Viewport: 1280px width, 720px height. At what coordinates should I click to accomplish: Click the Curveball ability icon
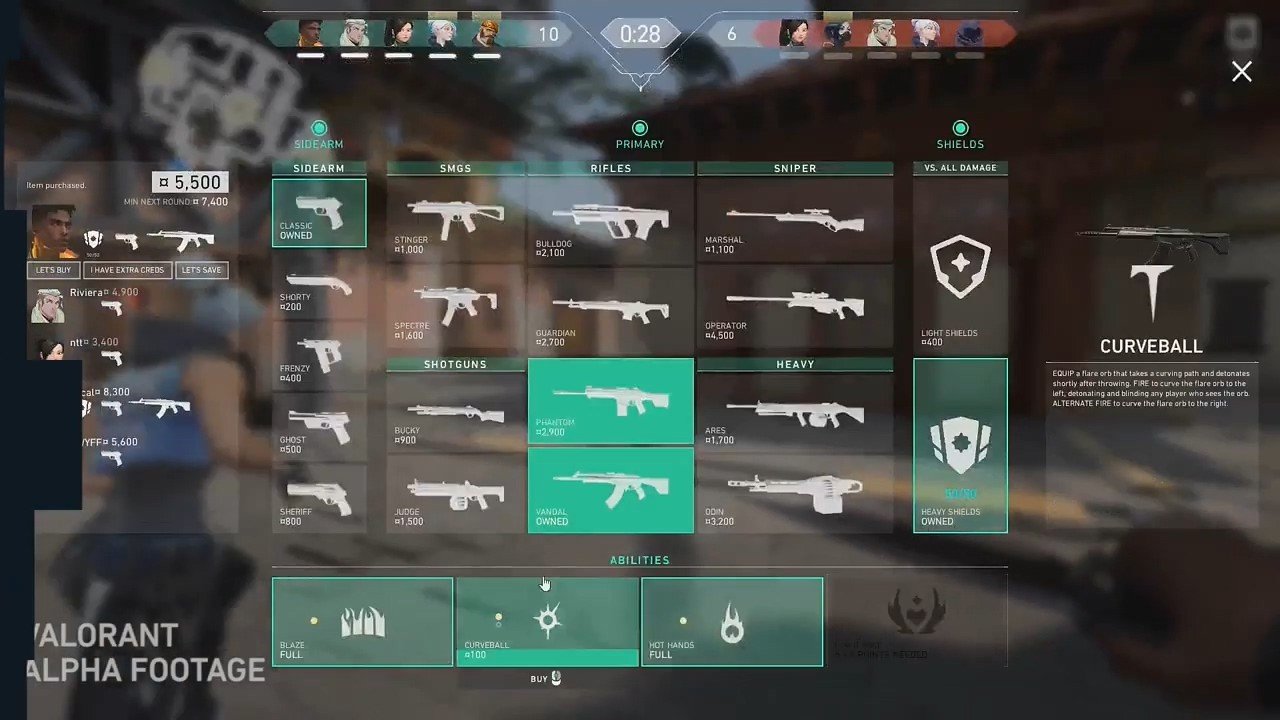[547, 620]
